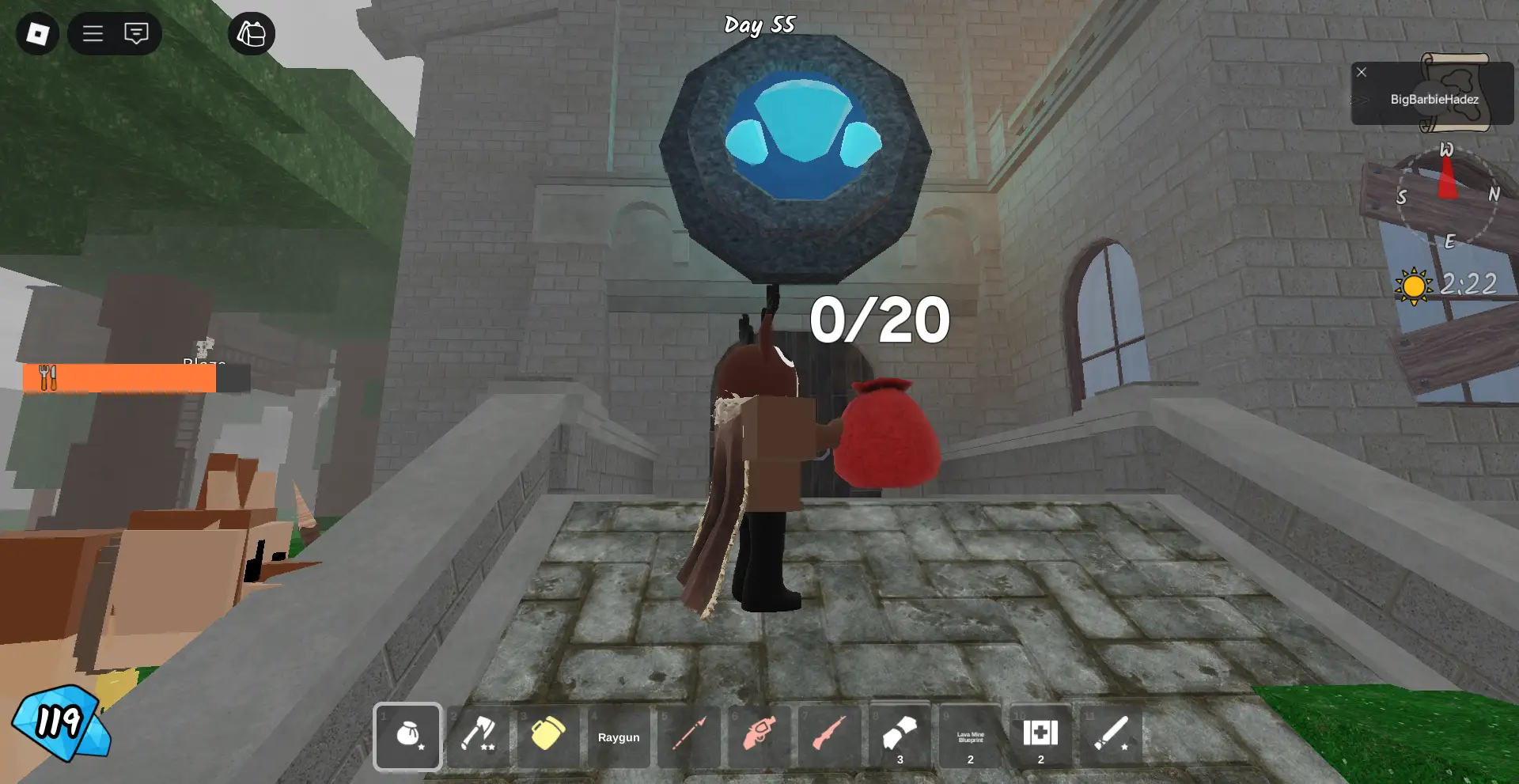
Task: Close the treasure map panel
Action: (1362, 72)
